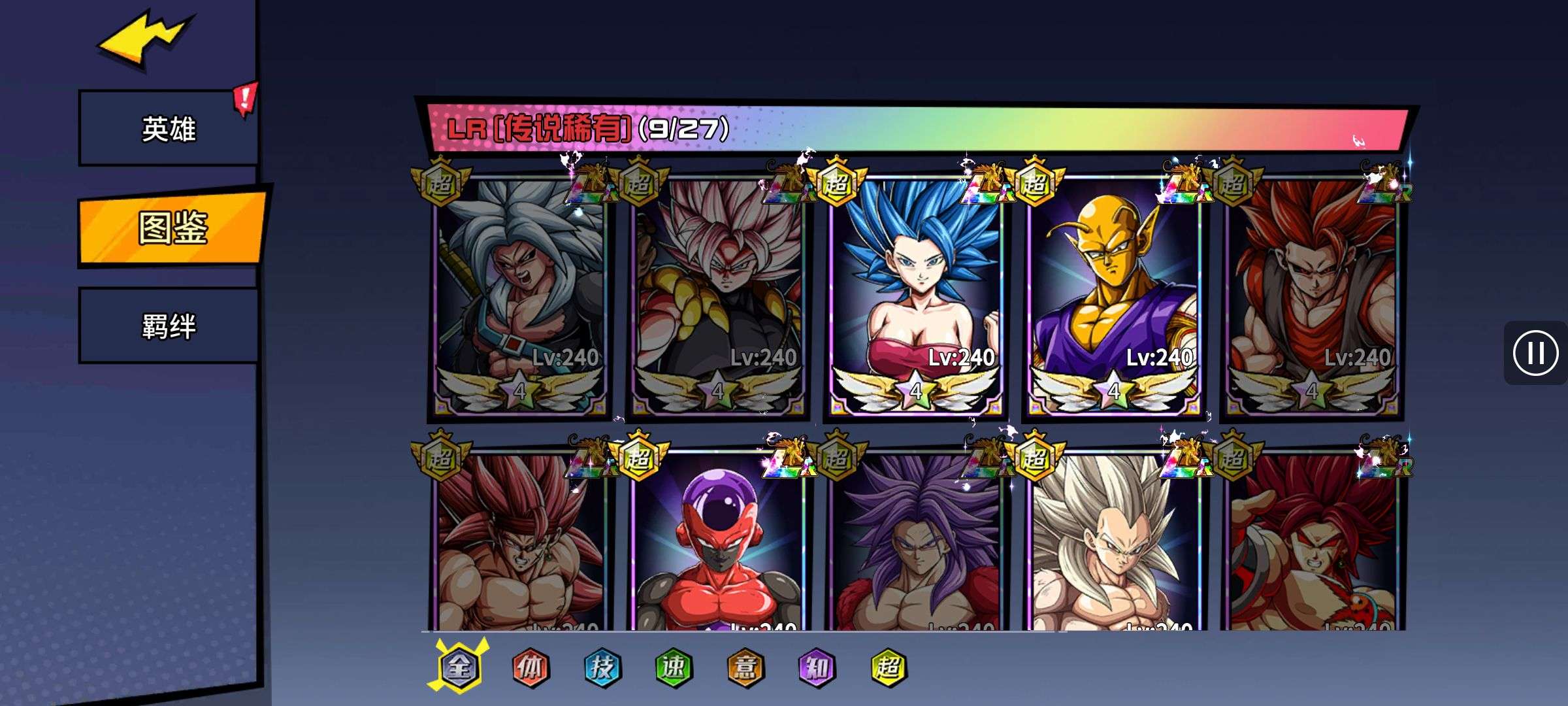Open the 羁绊 bonds tab
The image size is (1568, 706).
point(169,326)
